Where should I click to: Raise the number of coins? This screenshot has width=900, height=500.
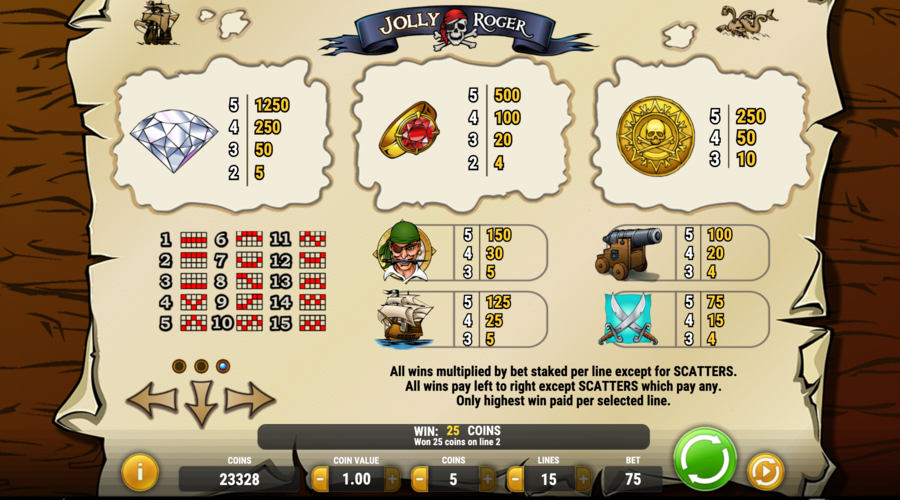pos(487,479)
